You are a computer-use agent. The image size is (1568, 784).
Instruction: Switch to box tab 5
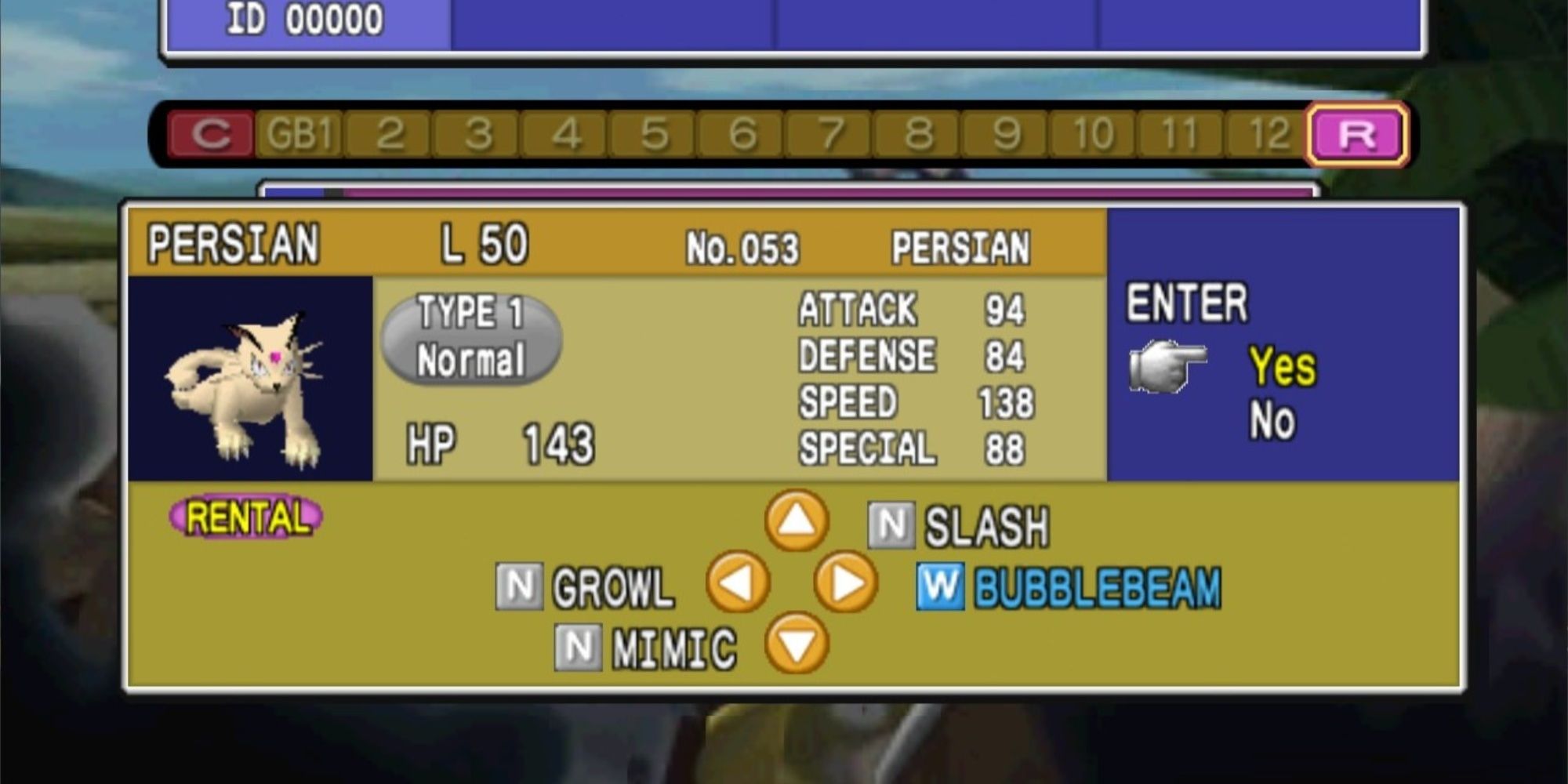[655, 131]
